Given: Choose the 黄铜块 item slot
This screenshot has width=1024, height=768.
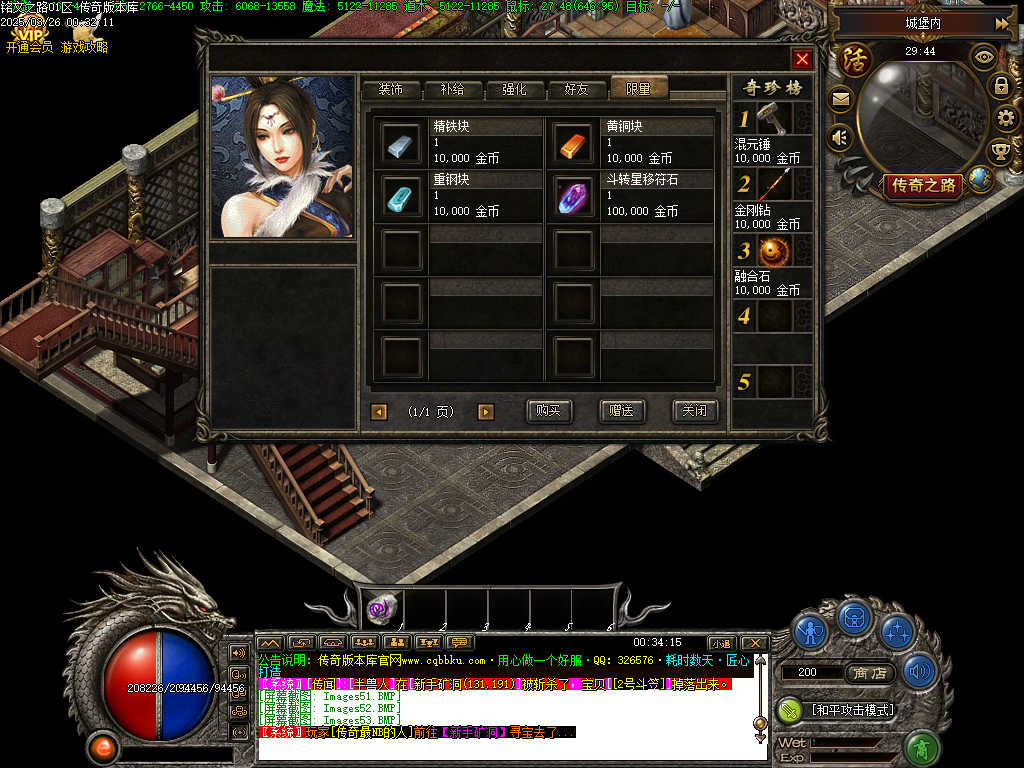Looking at the screenshot, I should coord(574,143).
